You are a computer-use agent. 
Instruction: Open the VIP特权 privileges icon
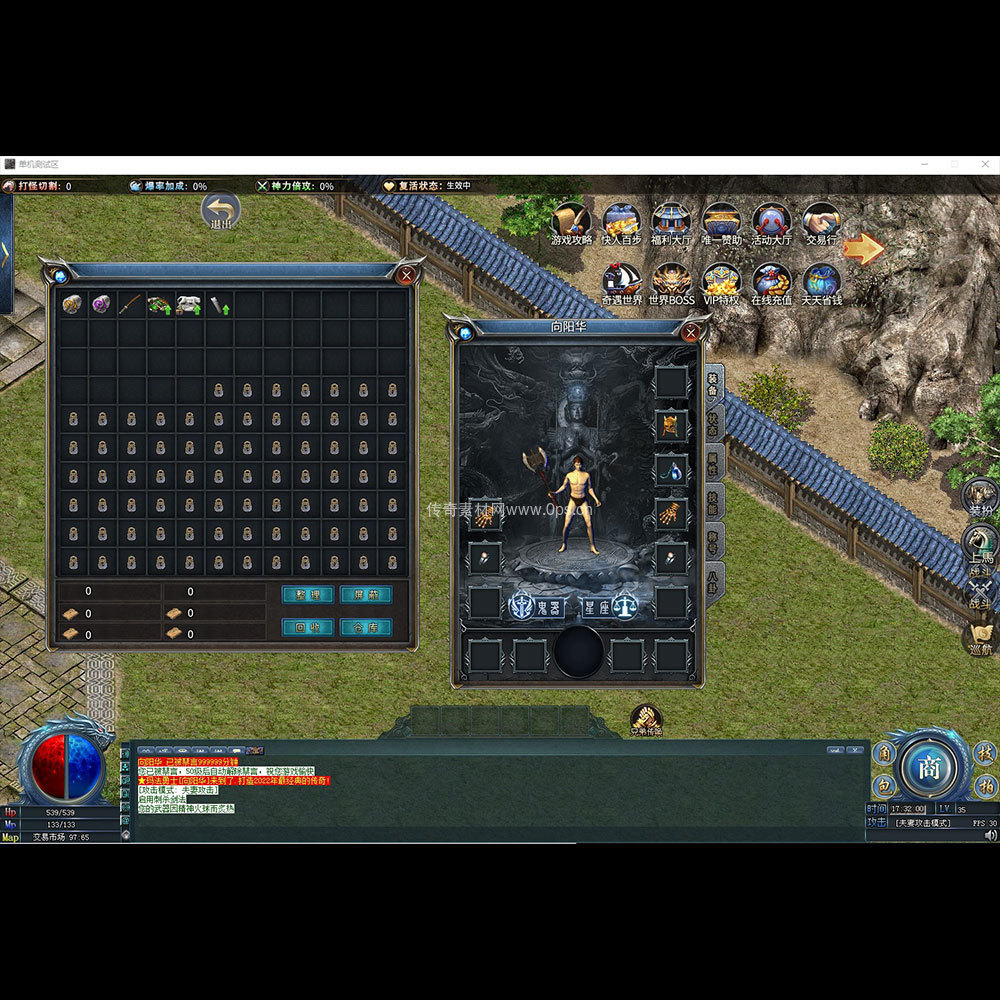pyautogui.click(x=721, y=283)
